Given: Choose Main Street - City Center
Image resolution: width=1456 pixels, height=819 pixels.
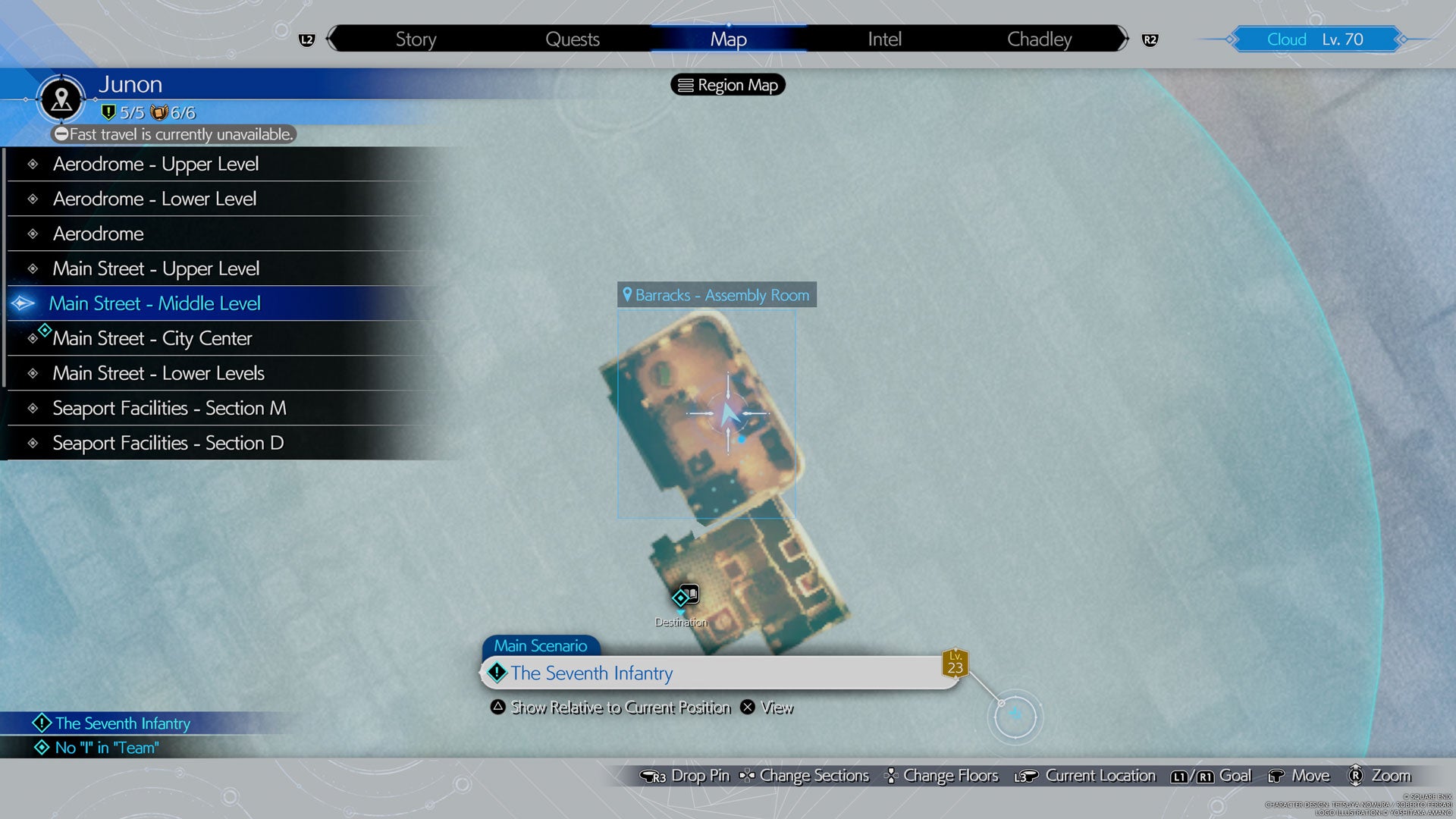Looking at the screenshot, I should [x=152, y=338].
